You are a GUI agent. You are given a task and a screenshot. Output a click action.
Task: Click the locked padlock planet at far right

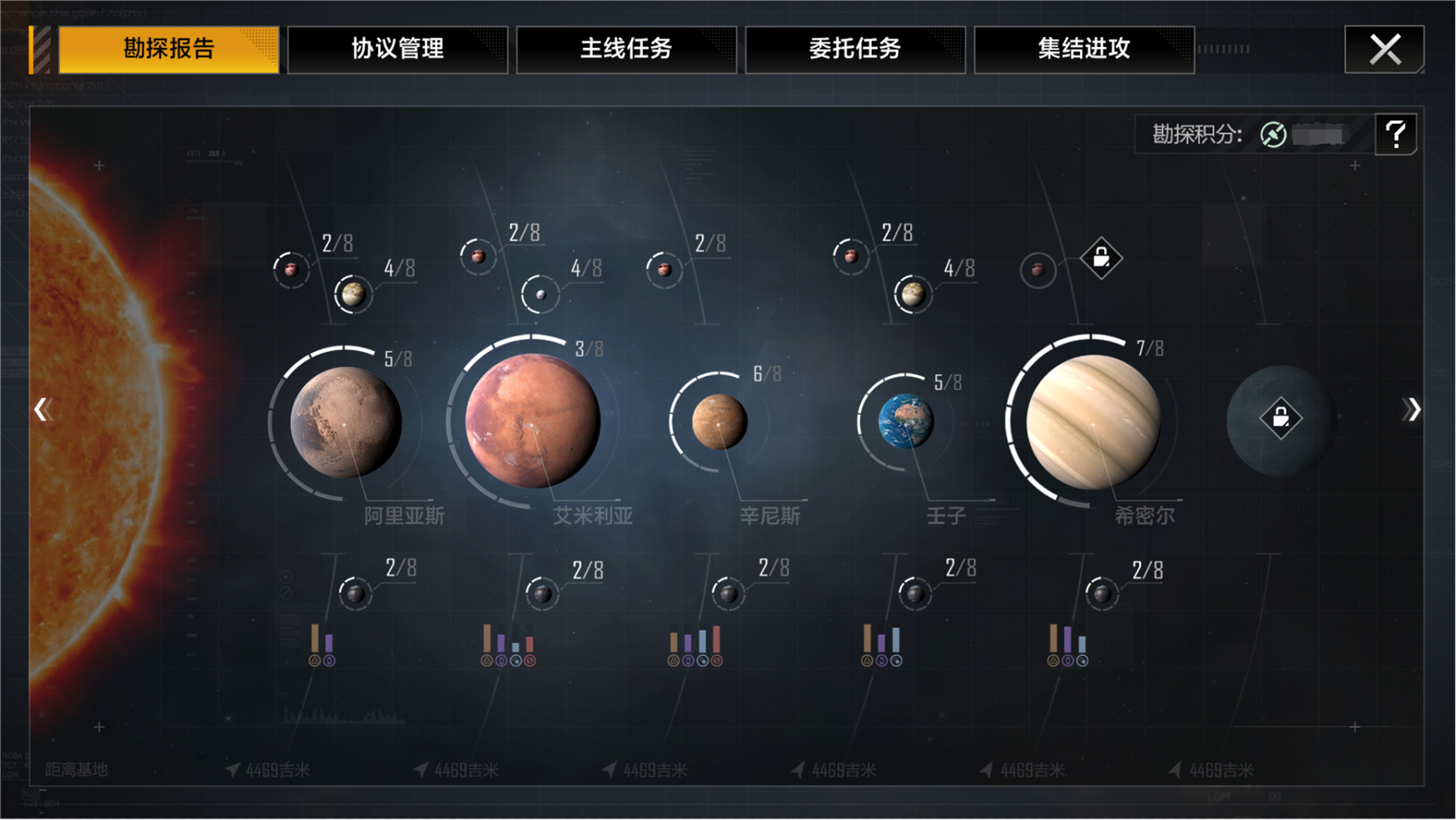[1283, 418]
